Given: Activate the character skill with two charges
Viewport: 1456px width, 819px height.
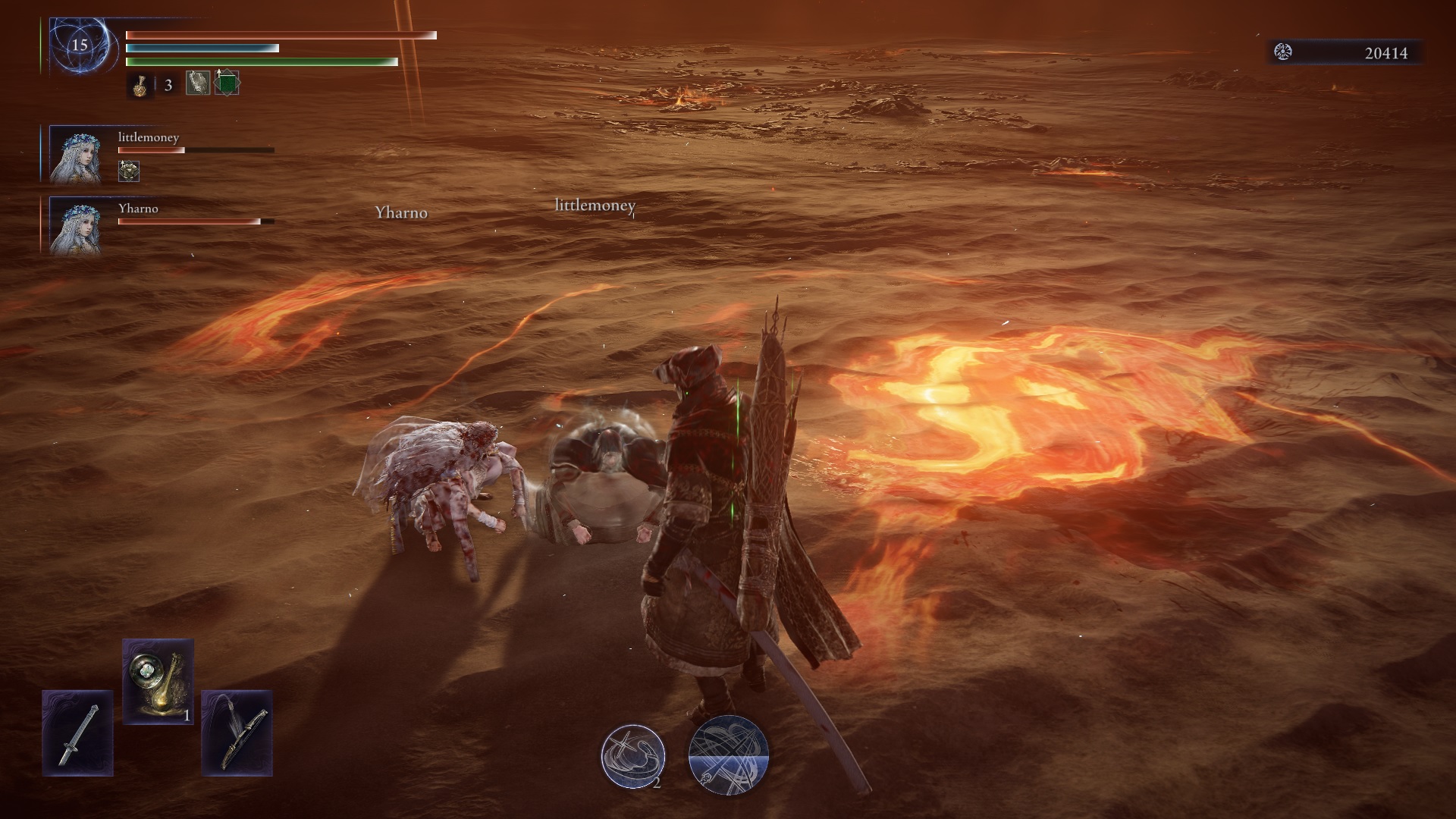Looking at the screenshot, I should click(633, 756).
